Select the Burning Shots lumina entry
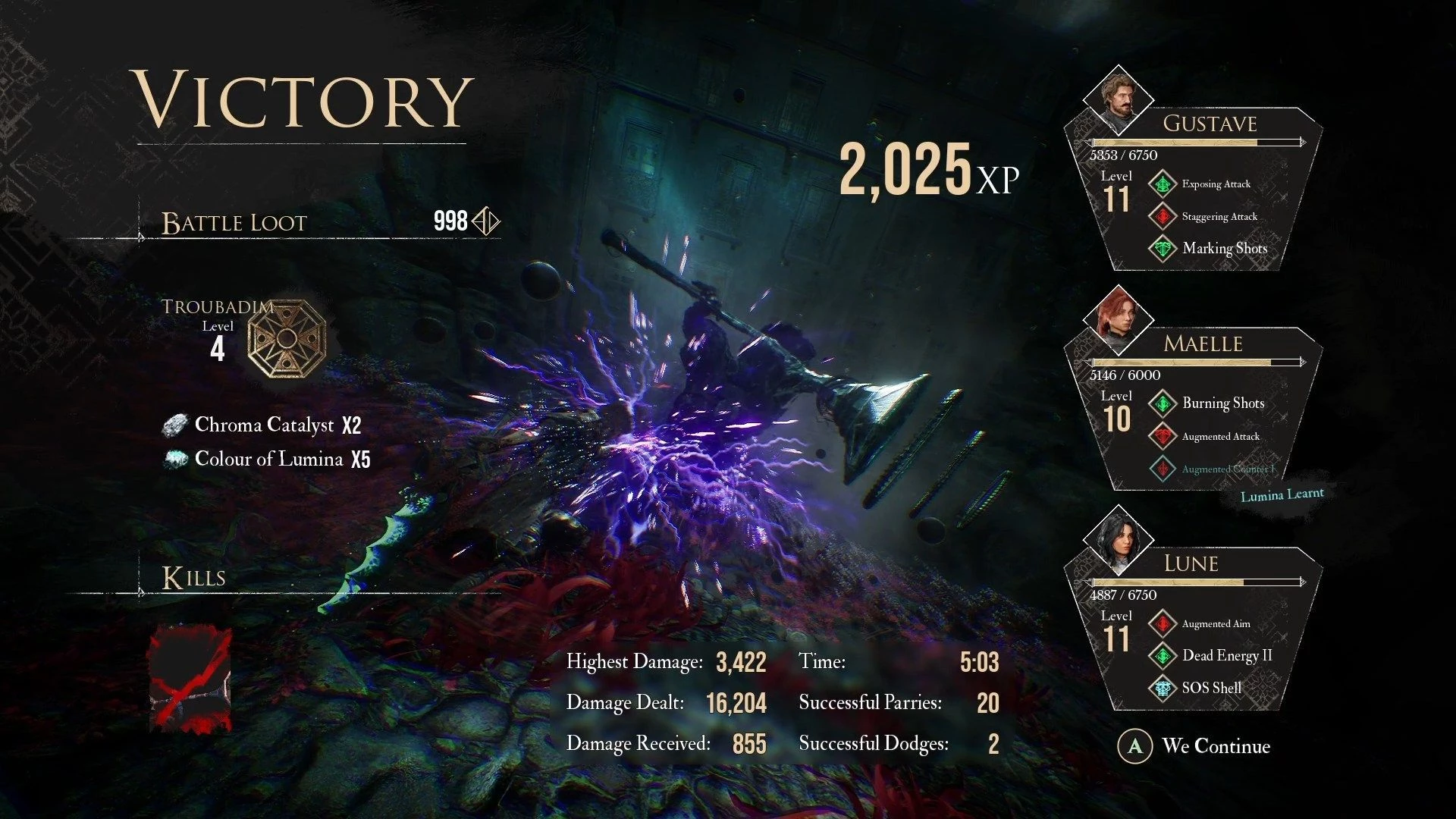The width and height of the screenshot is (1456, 819). (1222, 403)
